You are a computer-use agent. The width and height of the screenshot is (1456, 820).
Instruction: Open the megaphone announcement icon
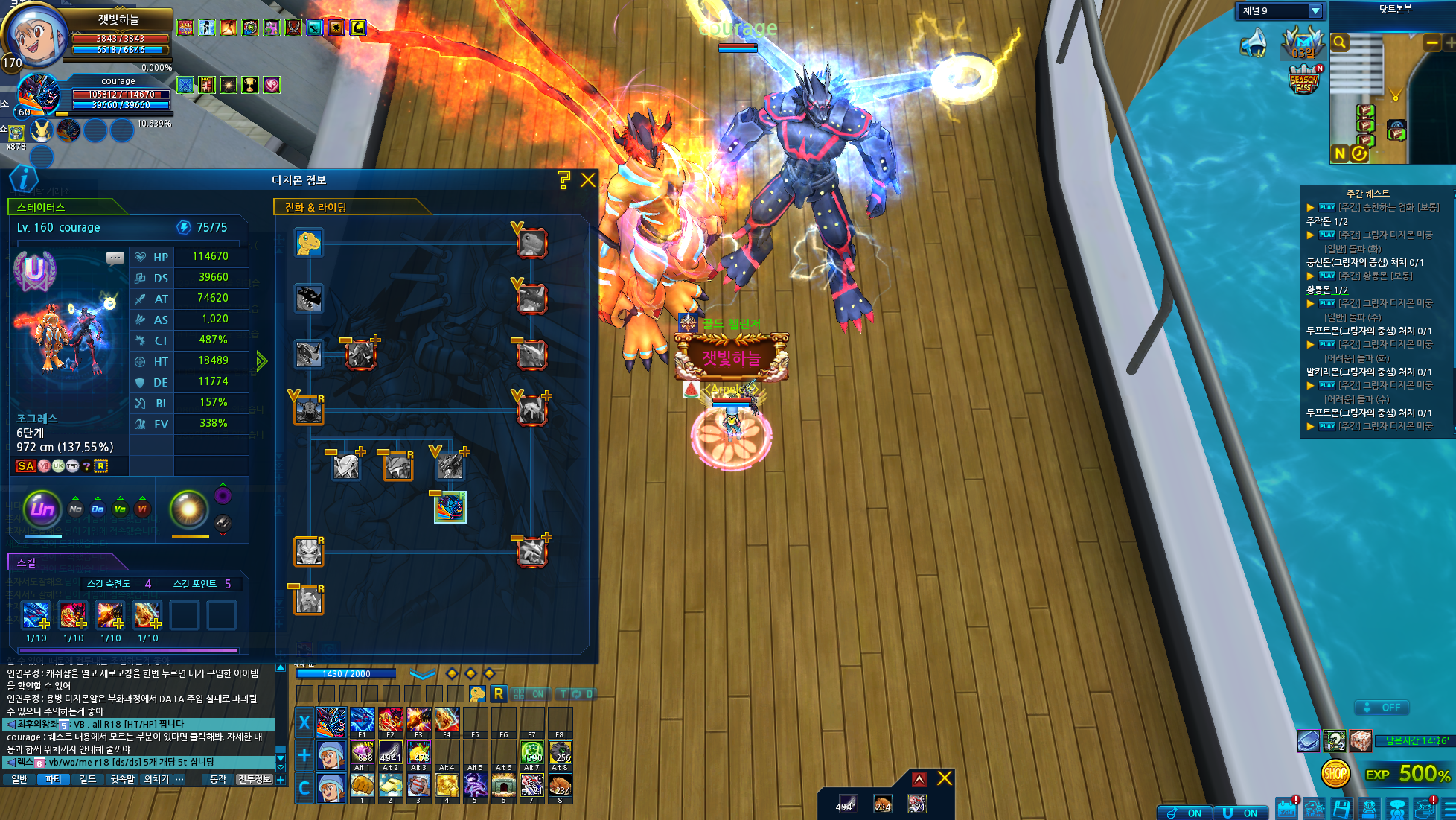[1253, 43]
